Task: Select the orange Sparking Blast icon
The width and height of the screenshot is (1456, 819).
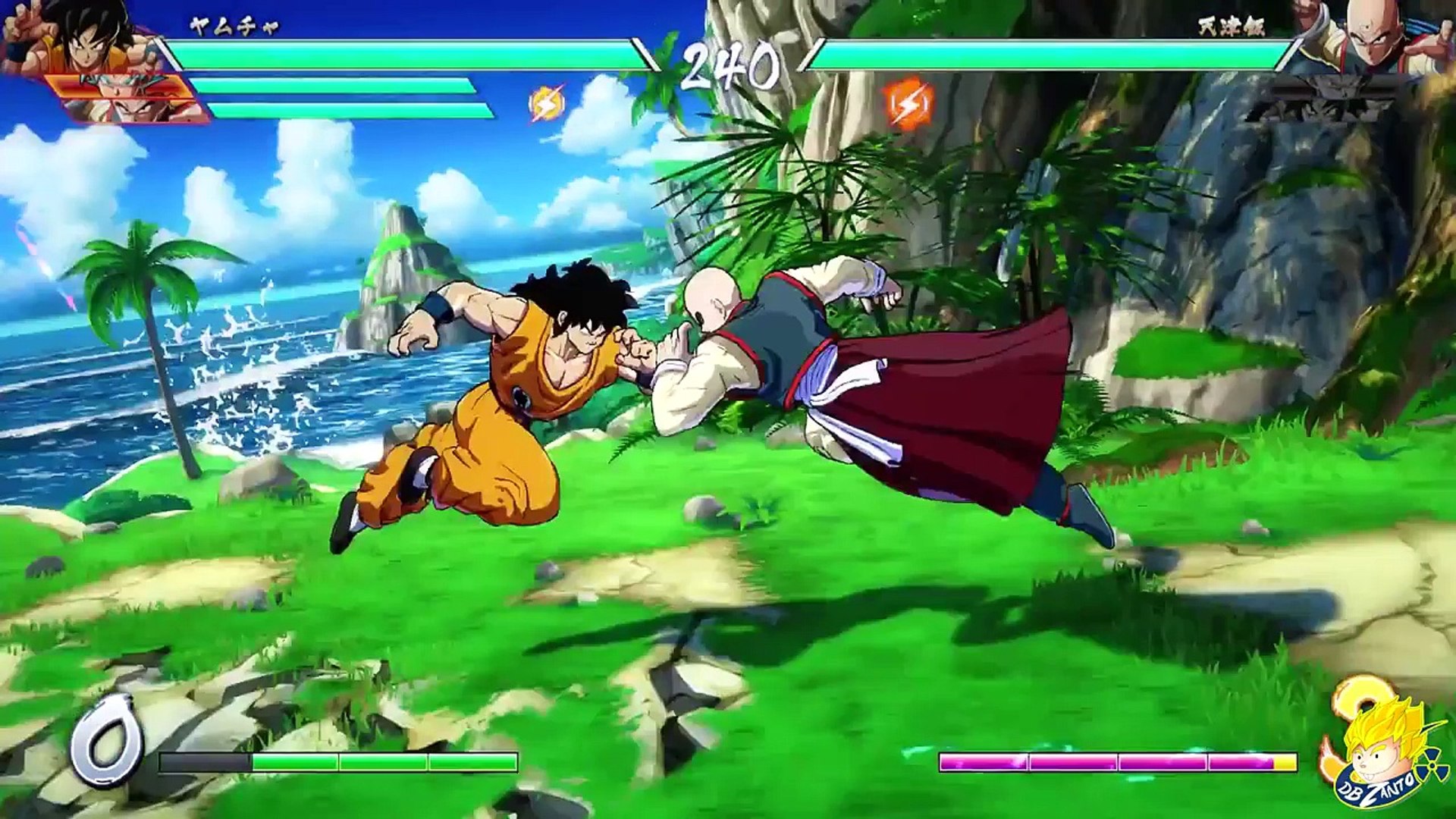Action: click(908, 104)
